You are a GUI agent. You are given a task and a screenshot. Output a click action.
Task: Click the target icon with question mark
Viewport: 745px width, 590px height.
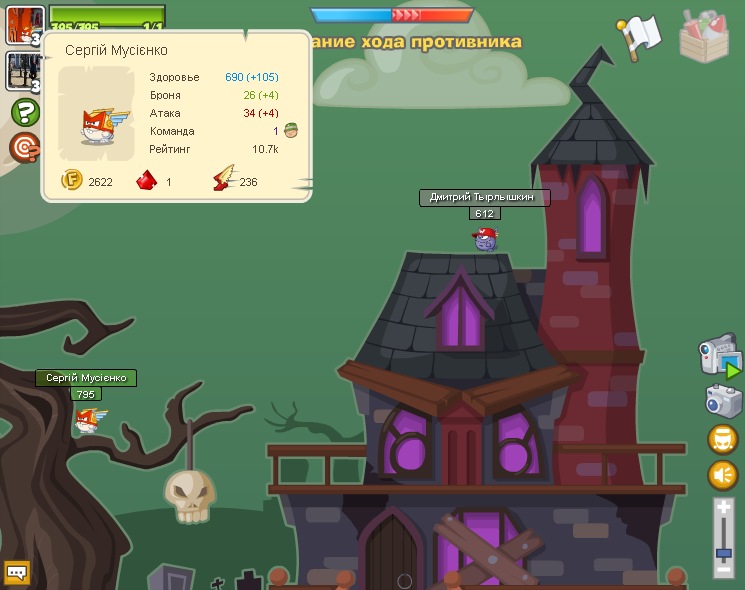click(25, 147)
